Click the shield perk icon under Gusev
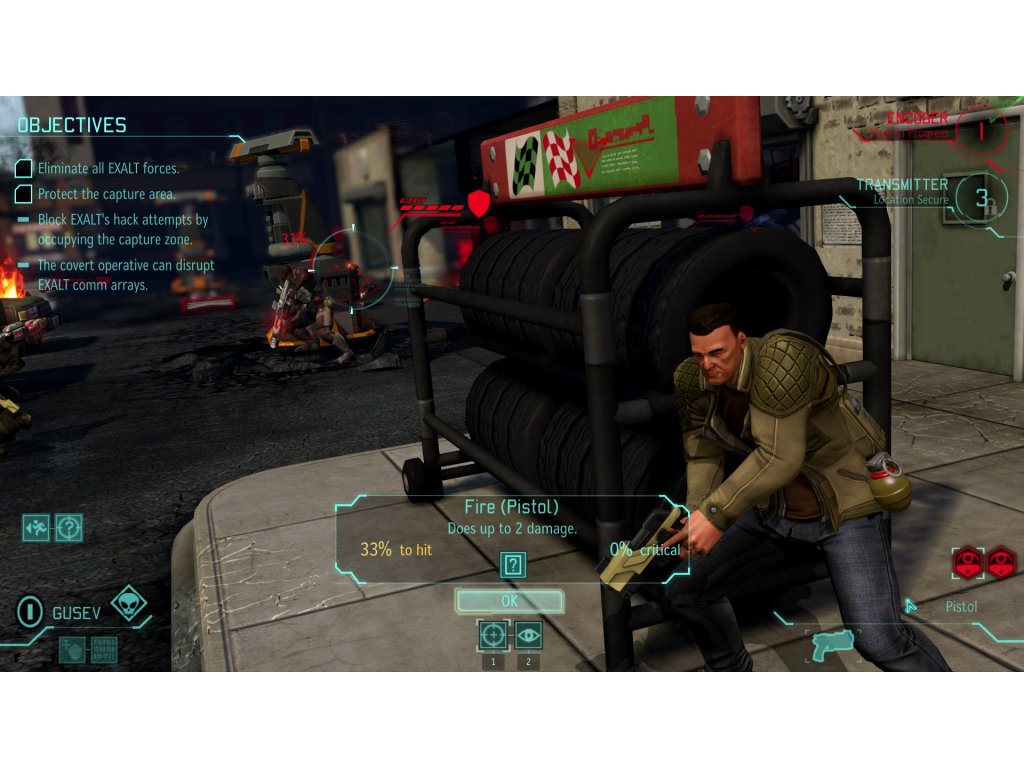1024x768 pixels. coord(72,649)
